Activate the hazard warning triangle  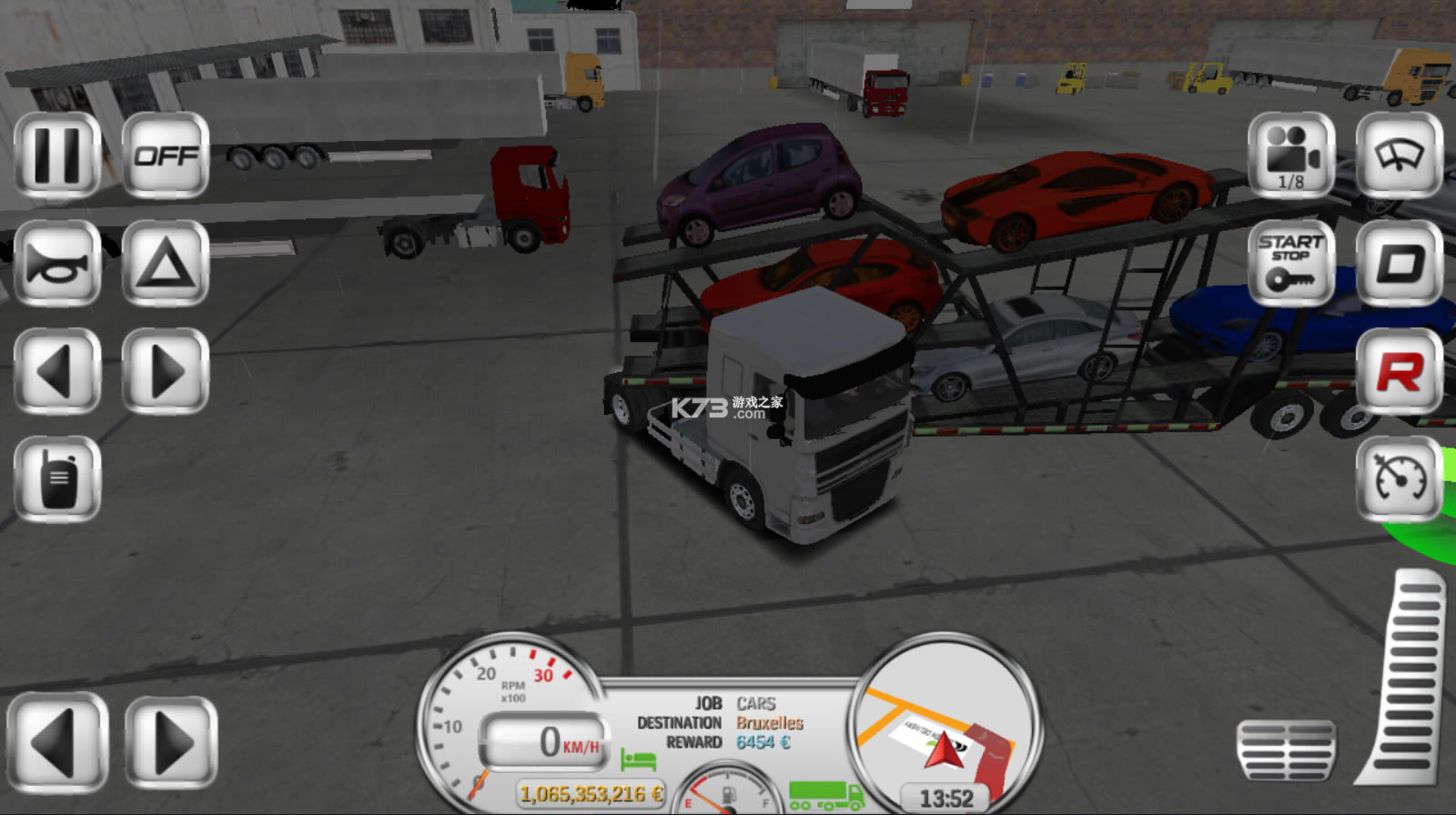pos(165,264)
